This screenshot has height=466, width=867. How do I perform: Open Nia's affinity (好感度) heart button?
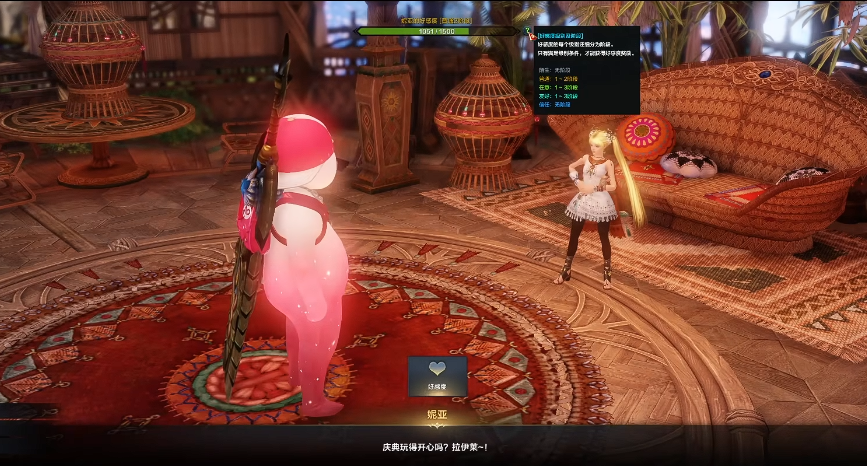[437, 376]
